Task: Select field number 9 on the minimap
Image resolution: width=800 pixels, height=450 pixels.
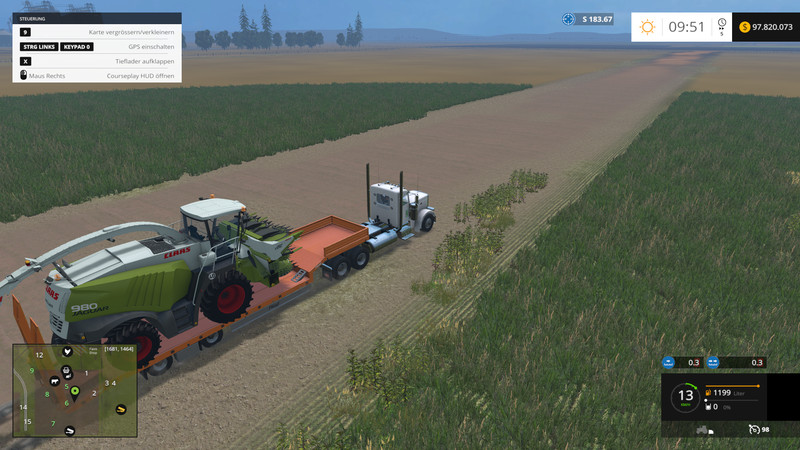Action: pyautogui.click(x=32, y=372)
